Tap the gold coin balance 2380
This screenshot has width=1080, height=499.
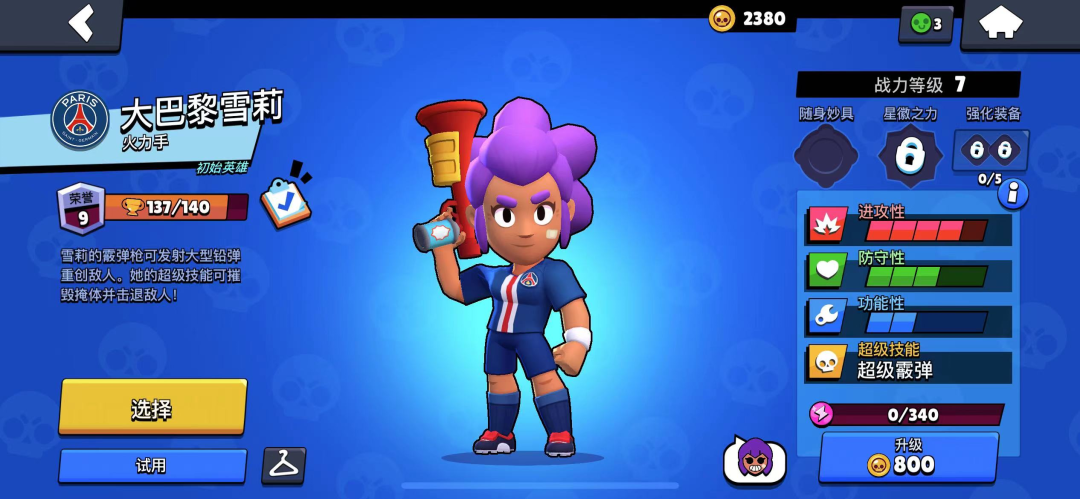pos(750,18)
